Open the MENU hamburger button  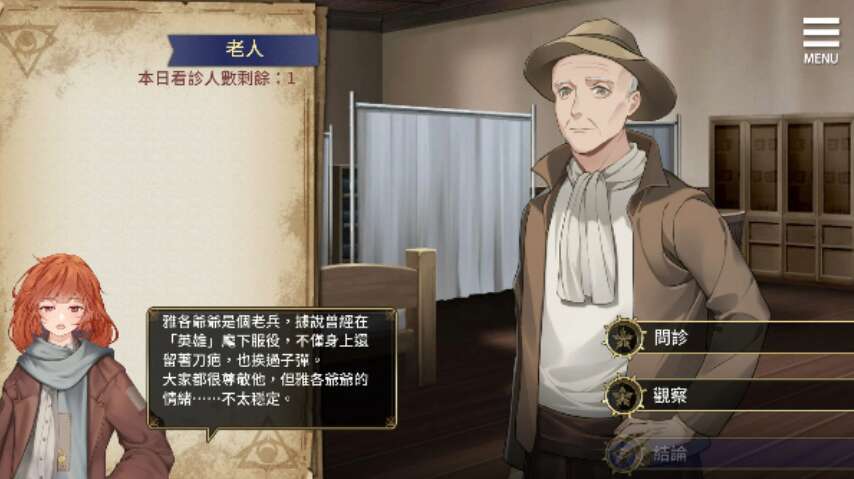pos(820,39)
